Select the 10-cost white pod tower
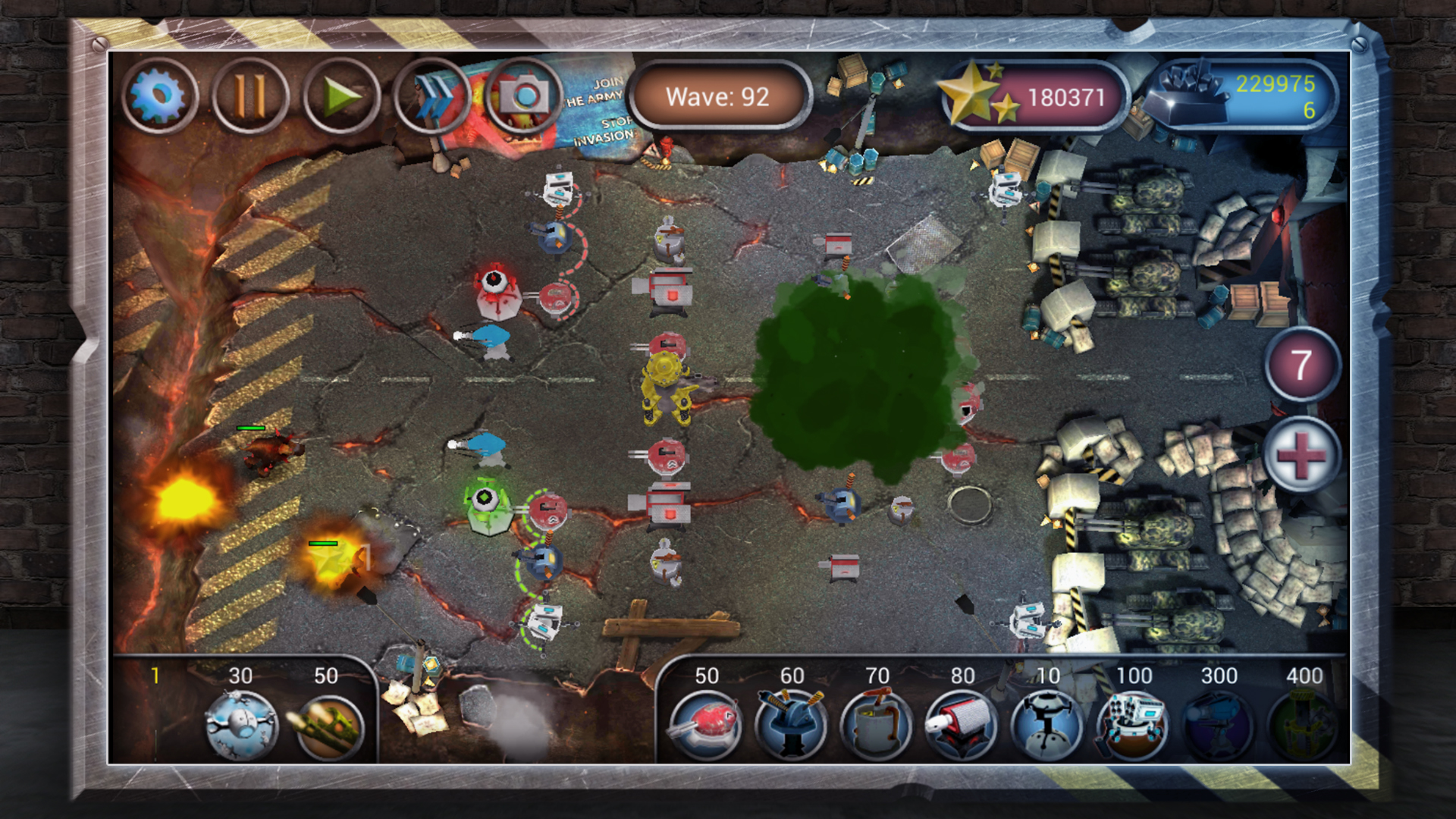 (x=1046, y=724)
